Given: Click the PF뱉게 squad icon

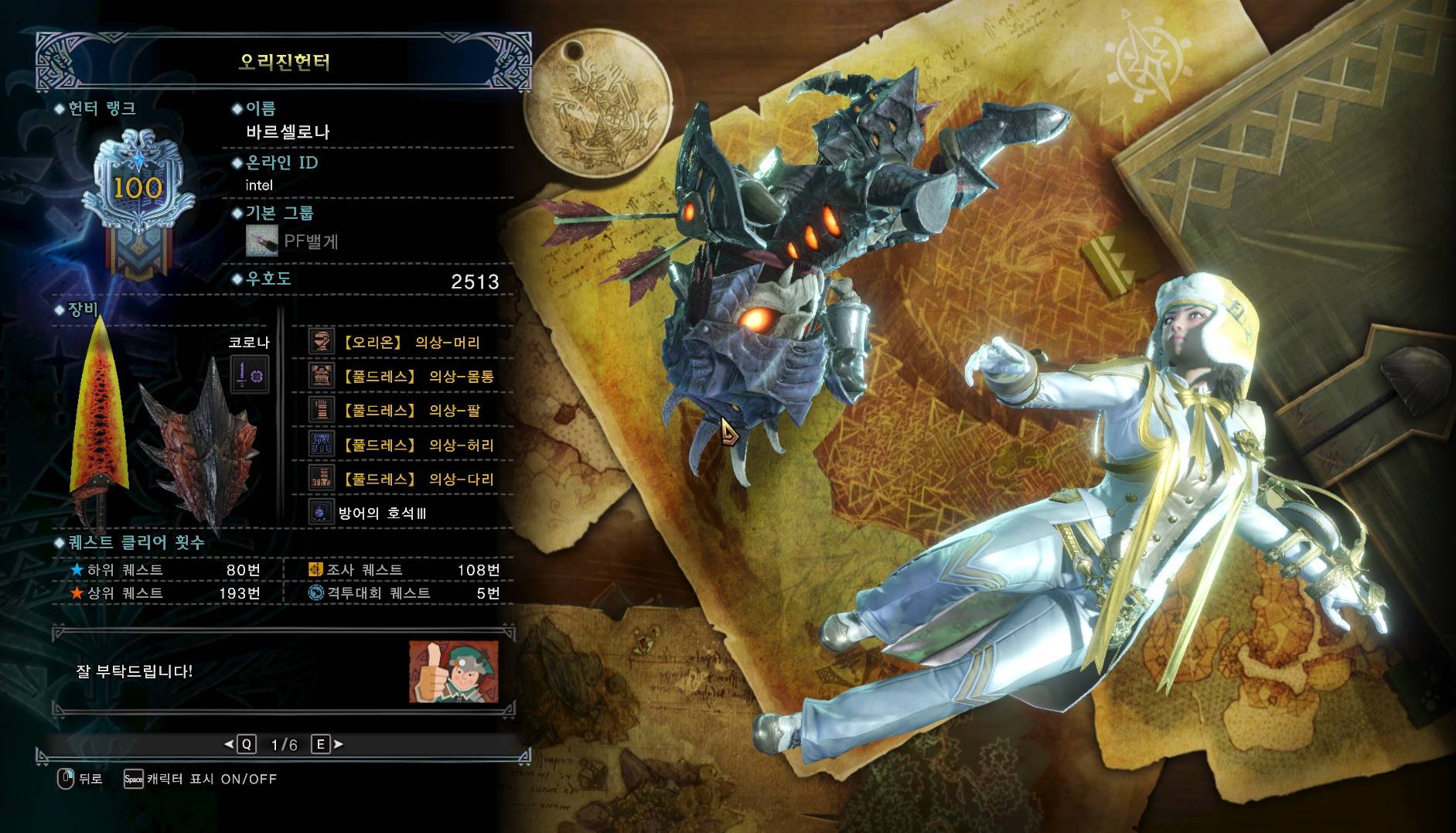Looking at the screenshot, I should click(x=261, y=241).
